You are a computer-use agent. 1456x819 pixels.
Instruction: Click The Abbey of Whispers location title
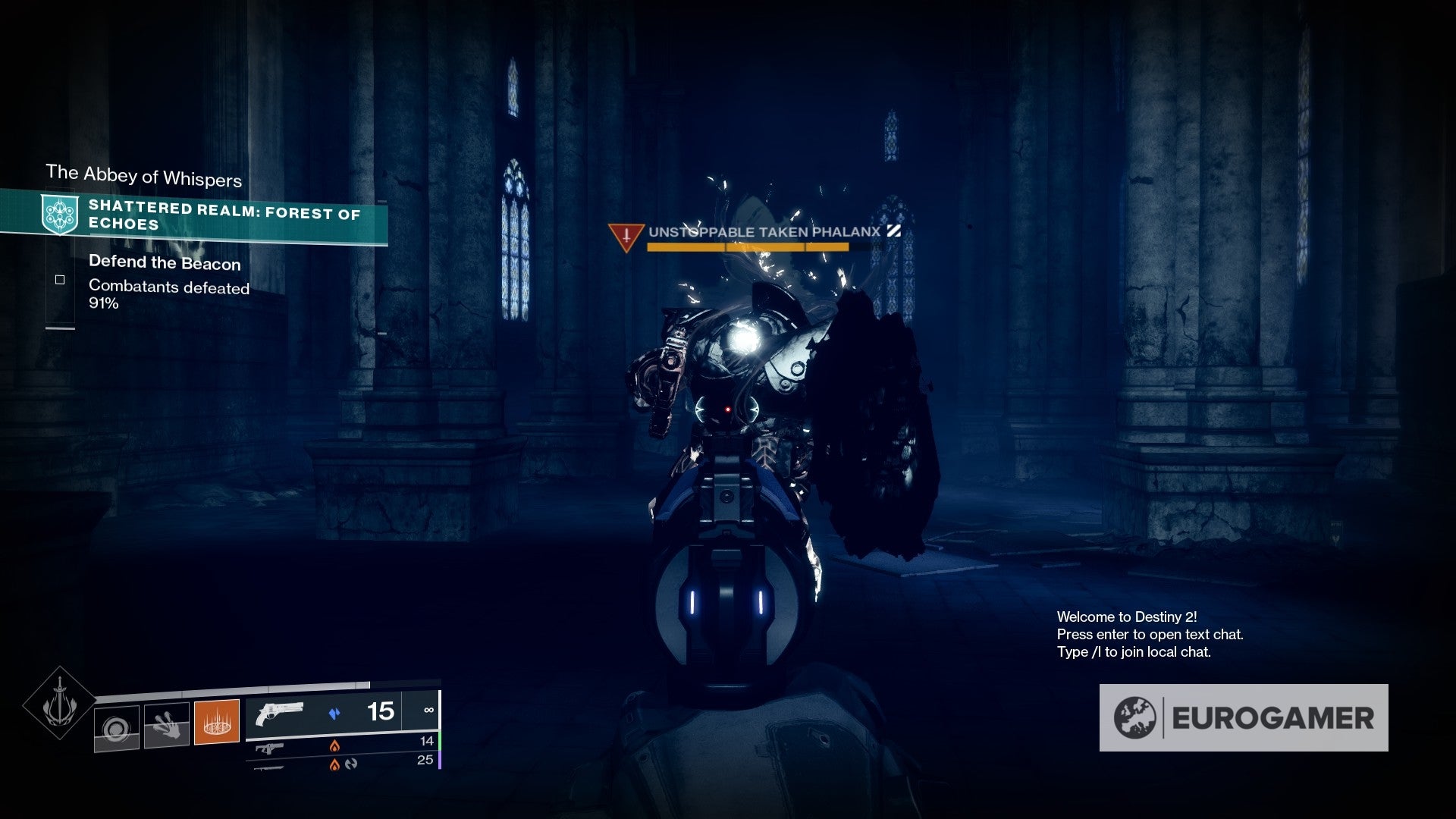click(143, 178)
